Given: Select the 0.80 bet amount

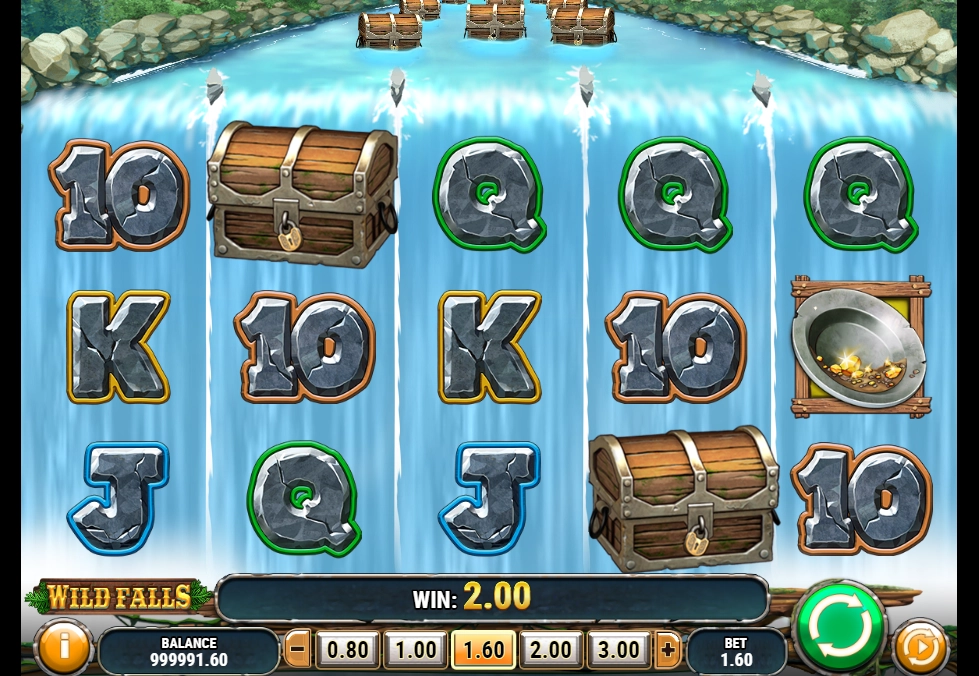Looking at the screenshot, I should [x=348, y=650].
